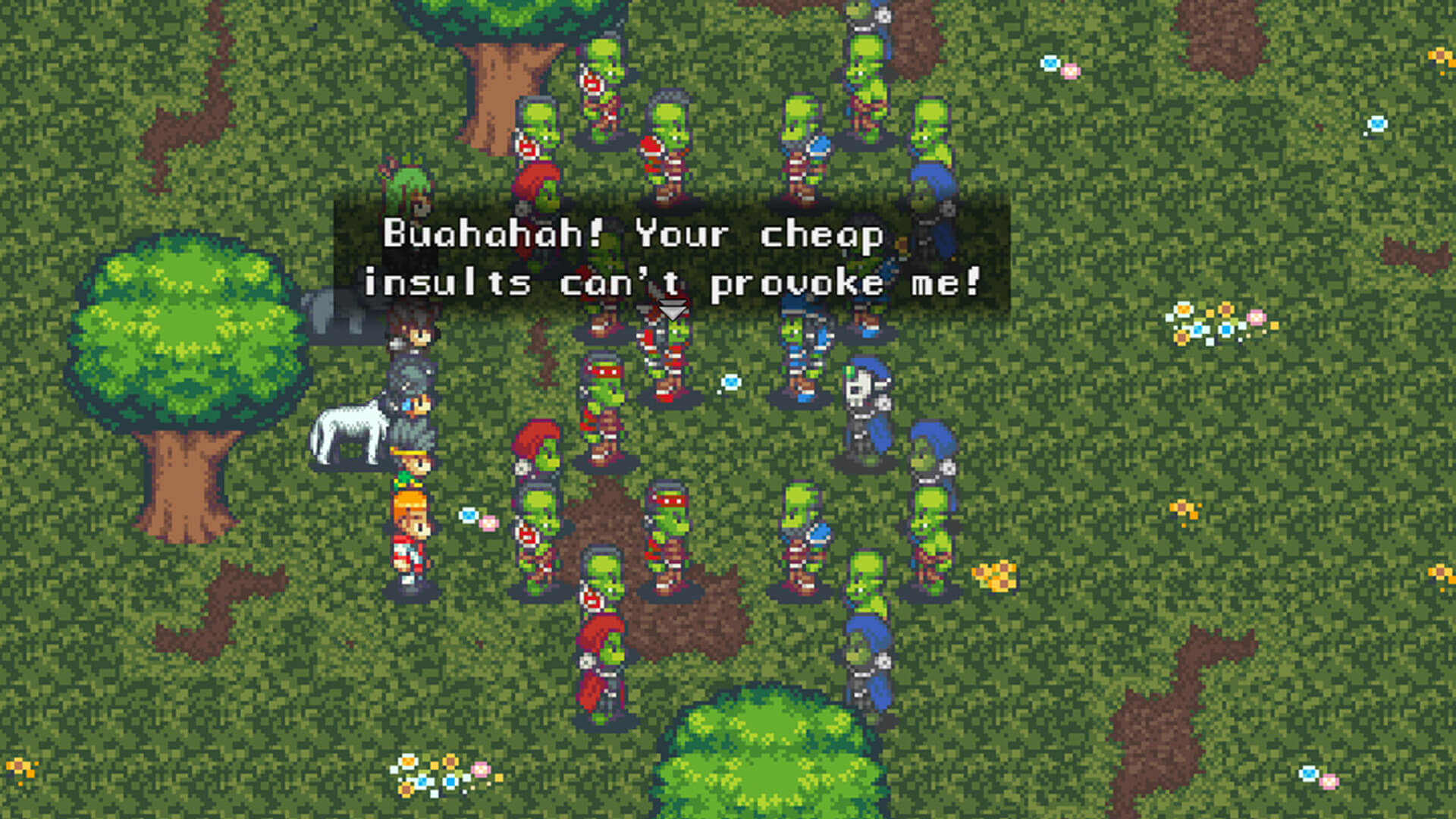Click the dialogue continue arrow
The width and height of the screenshot is (1456, 819).
click(672, 311)
